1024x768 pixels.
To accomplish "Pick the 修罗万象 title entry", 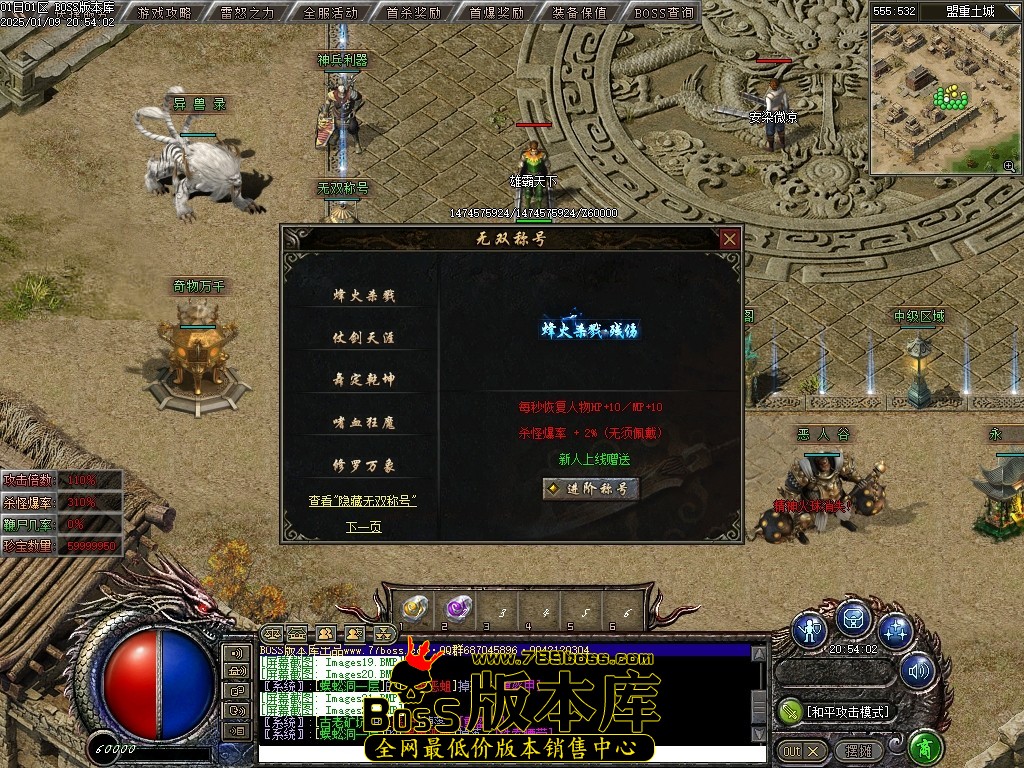I will (364, 466).
